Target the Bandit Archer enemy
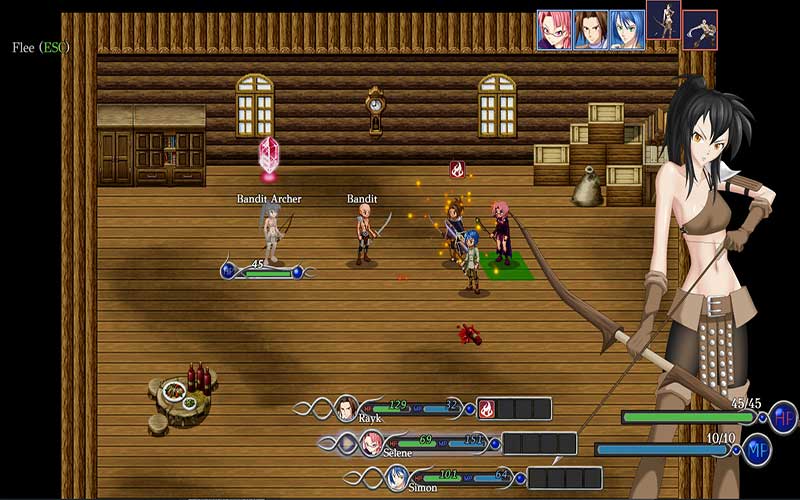 click(268, 235)
